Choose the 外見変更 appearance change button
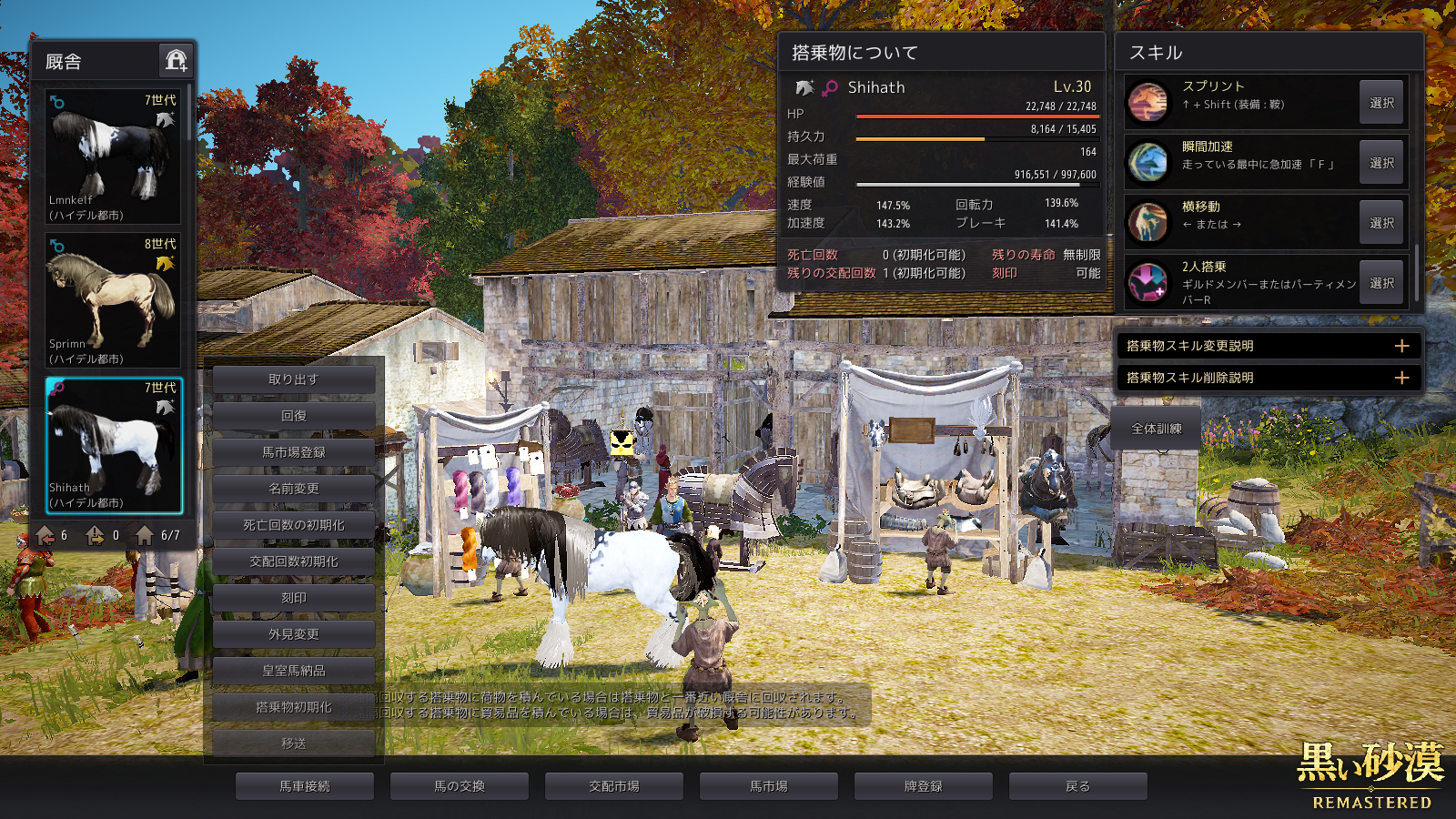The height and width of the screenshot is (819, 1456). (x=294, y=634)
